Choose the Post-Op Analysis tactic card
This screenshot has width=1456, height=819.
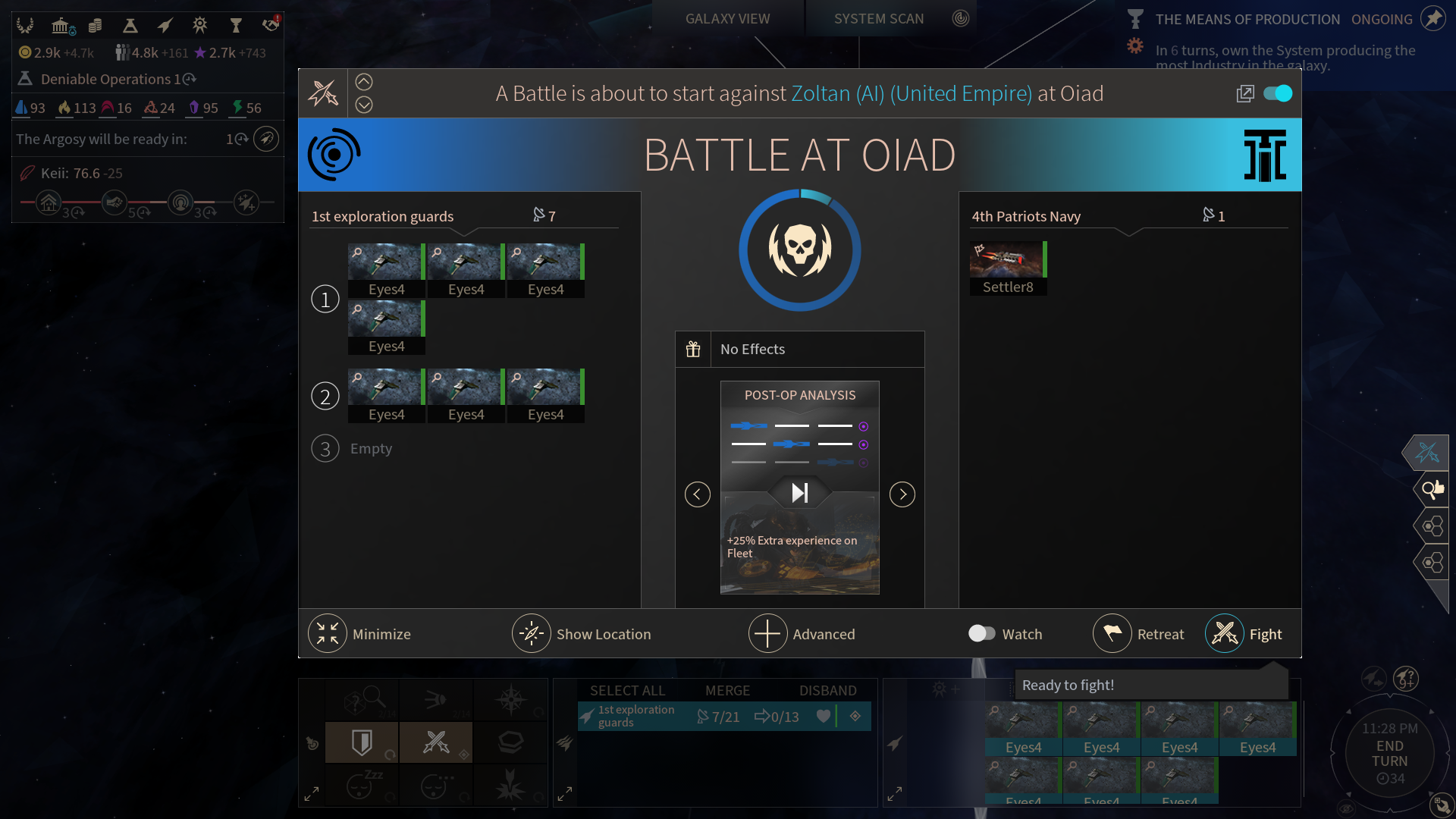pos(799,487)
